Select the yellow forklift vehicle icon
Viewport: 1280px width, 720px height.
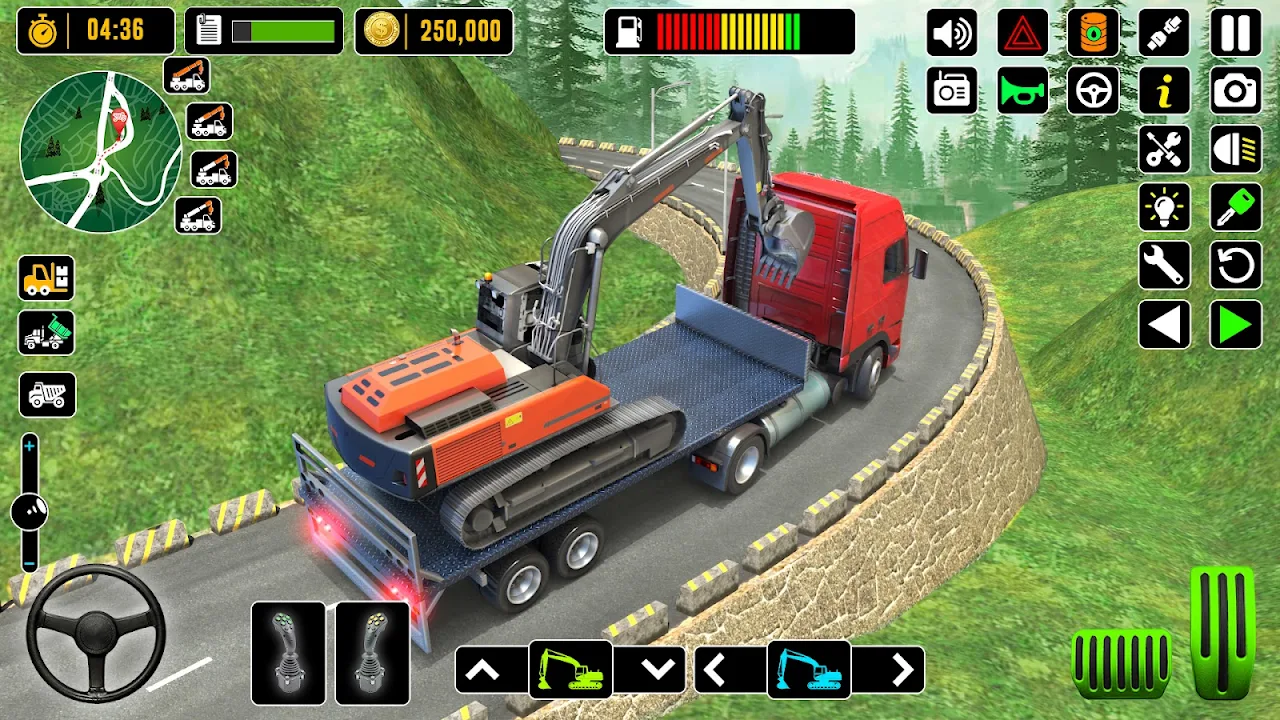pyautogui.click(x=46, y=278)
